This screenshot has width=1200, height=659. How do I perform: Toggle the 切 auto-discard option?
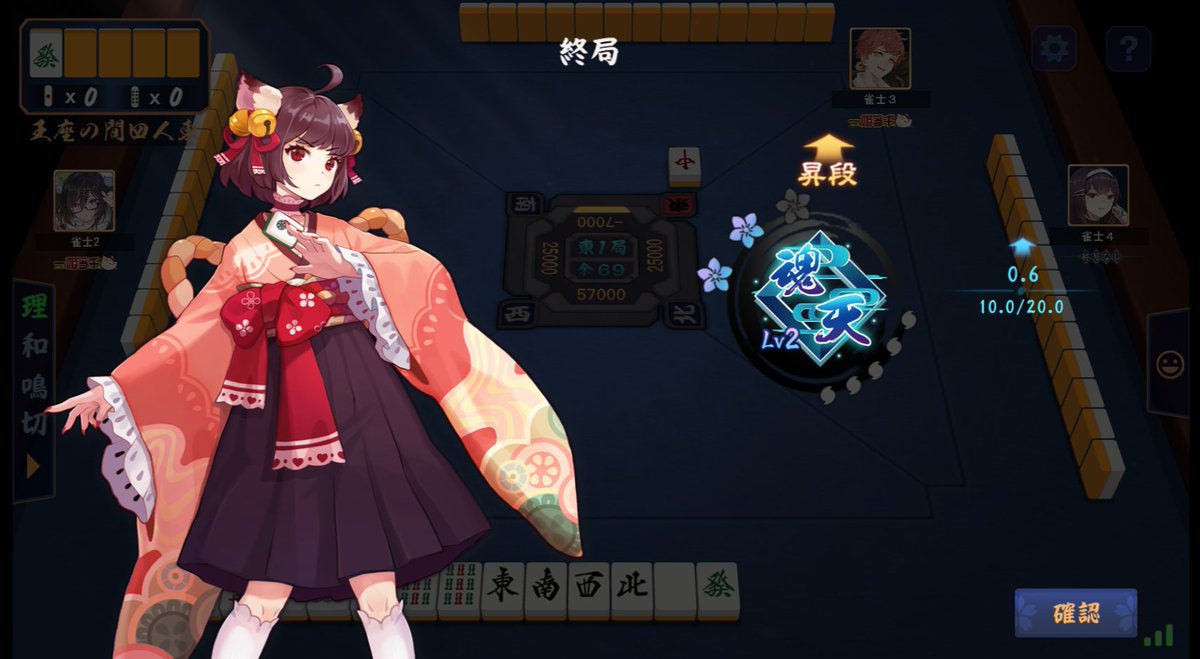coord(34,424)
